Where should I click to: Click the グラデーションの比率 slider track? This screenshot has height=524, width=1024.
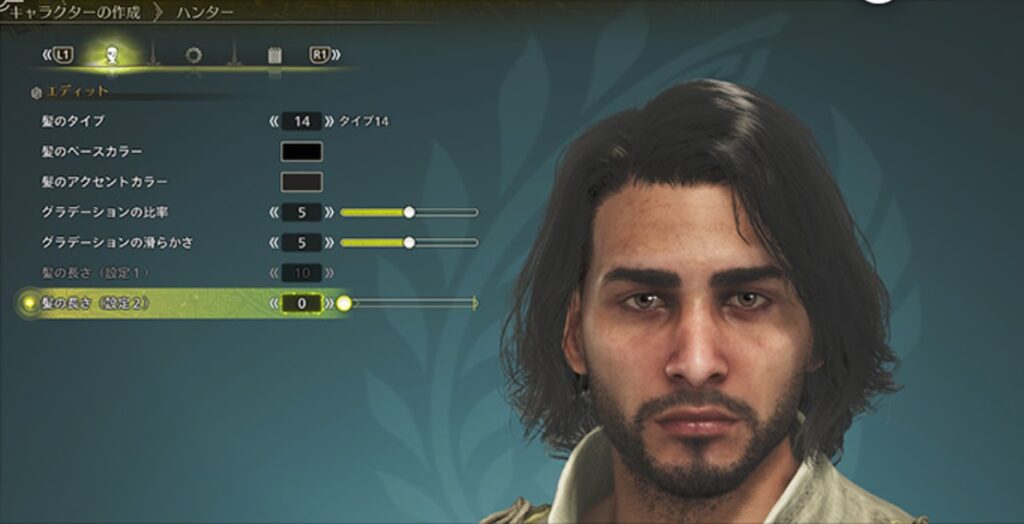tap(408, 212)
